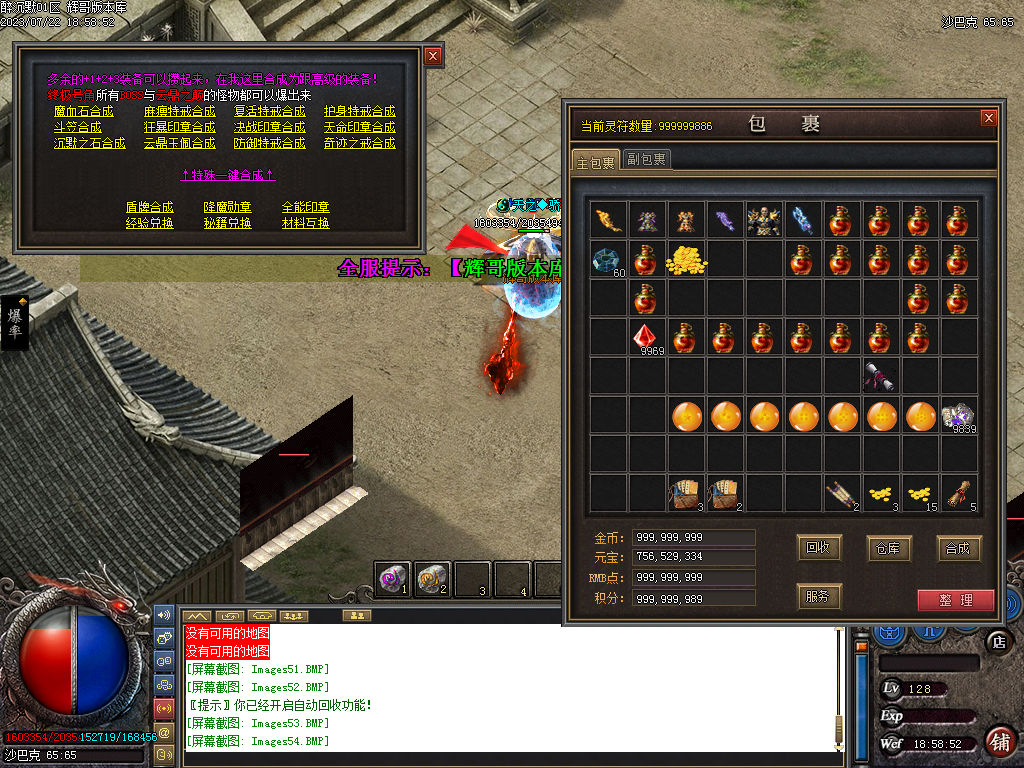This screenshot has width=1024, height=768.
Task: Click the 回收 recycle button
Action: [819, 548]
